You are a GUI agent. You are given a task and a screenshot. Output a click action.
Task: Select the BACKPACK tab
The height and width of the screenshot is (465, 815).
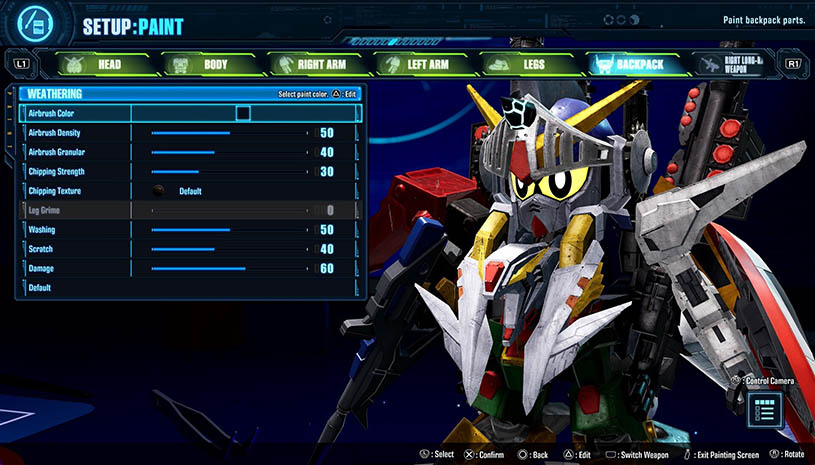pos(631,64)
